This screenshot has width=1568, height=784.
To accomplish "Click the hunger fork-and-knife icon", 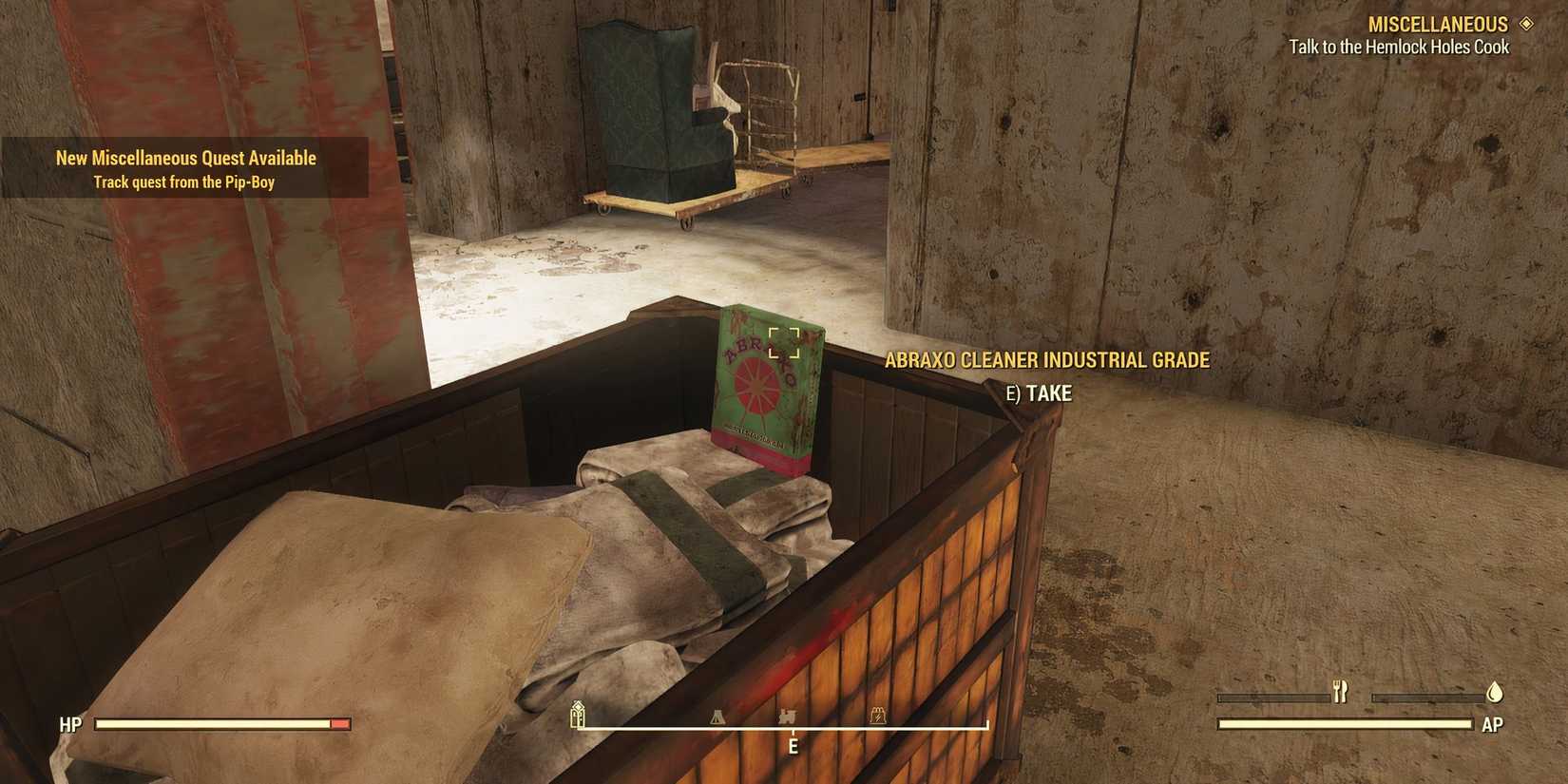I will pos(1341,693).
